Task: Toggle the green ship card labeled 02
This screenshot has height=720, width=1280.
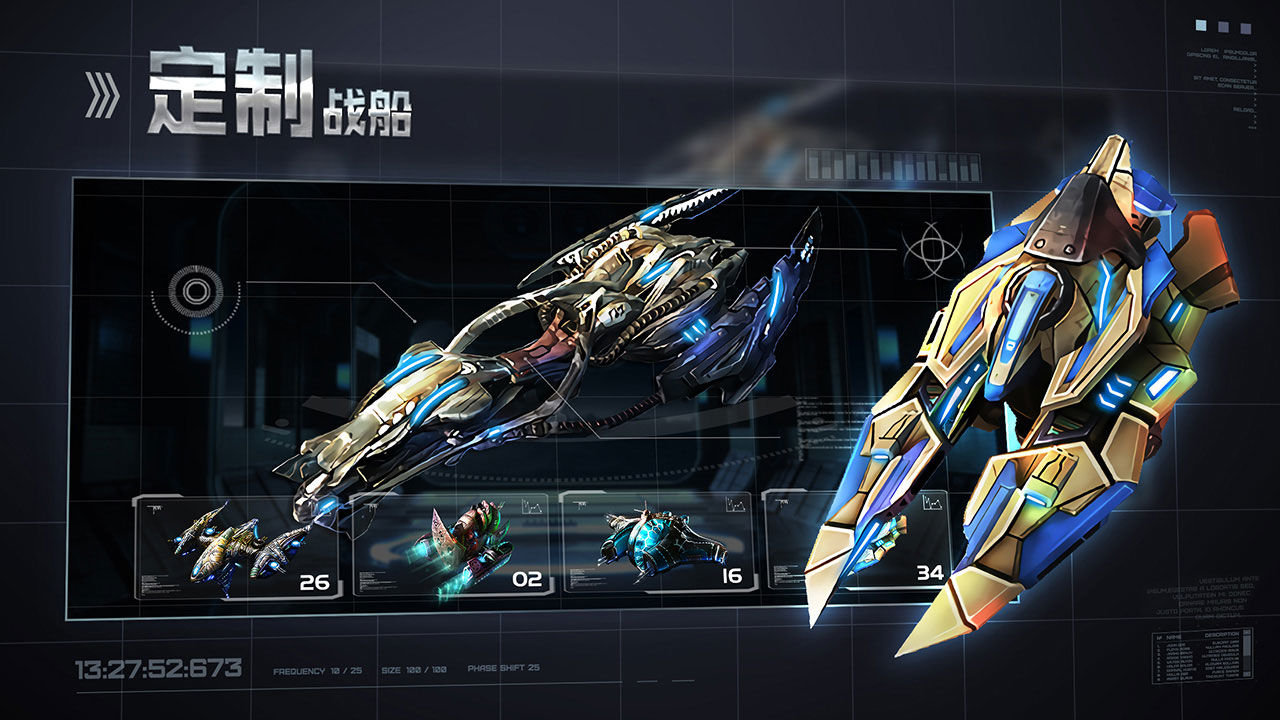Action: [452, 546]
